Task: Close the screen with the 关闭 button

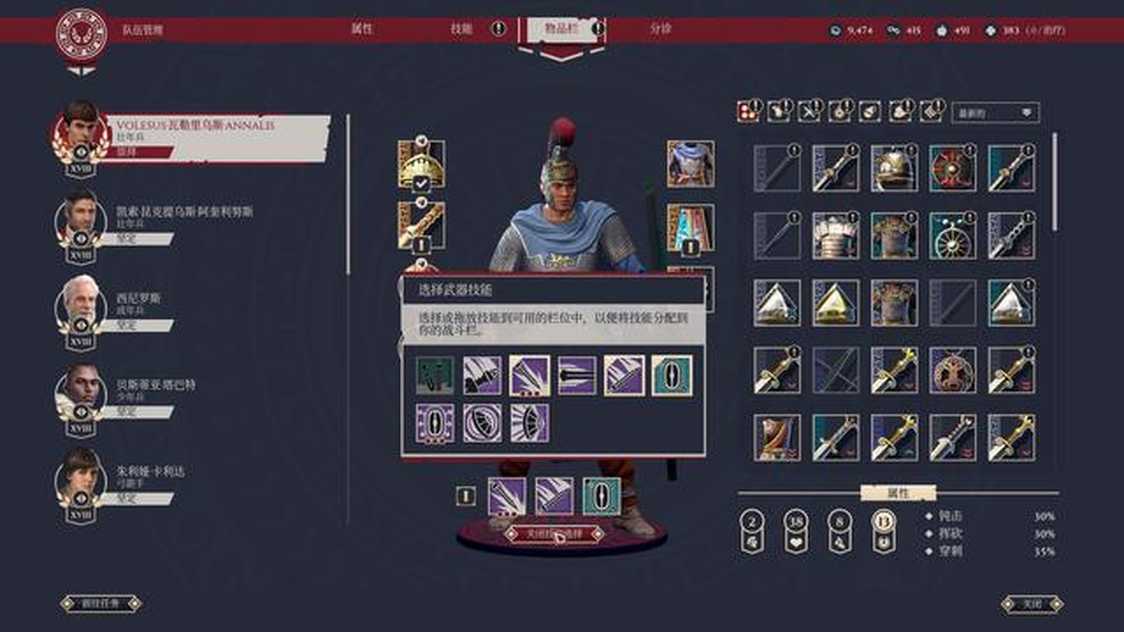Action: pos(1032,603)
